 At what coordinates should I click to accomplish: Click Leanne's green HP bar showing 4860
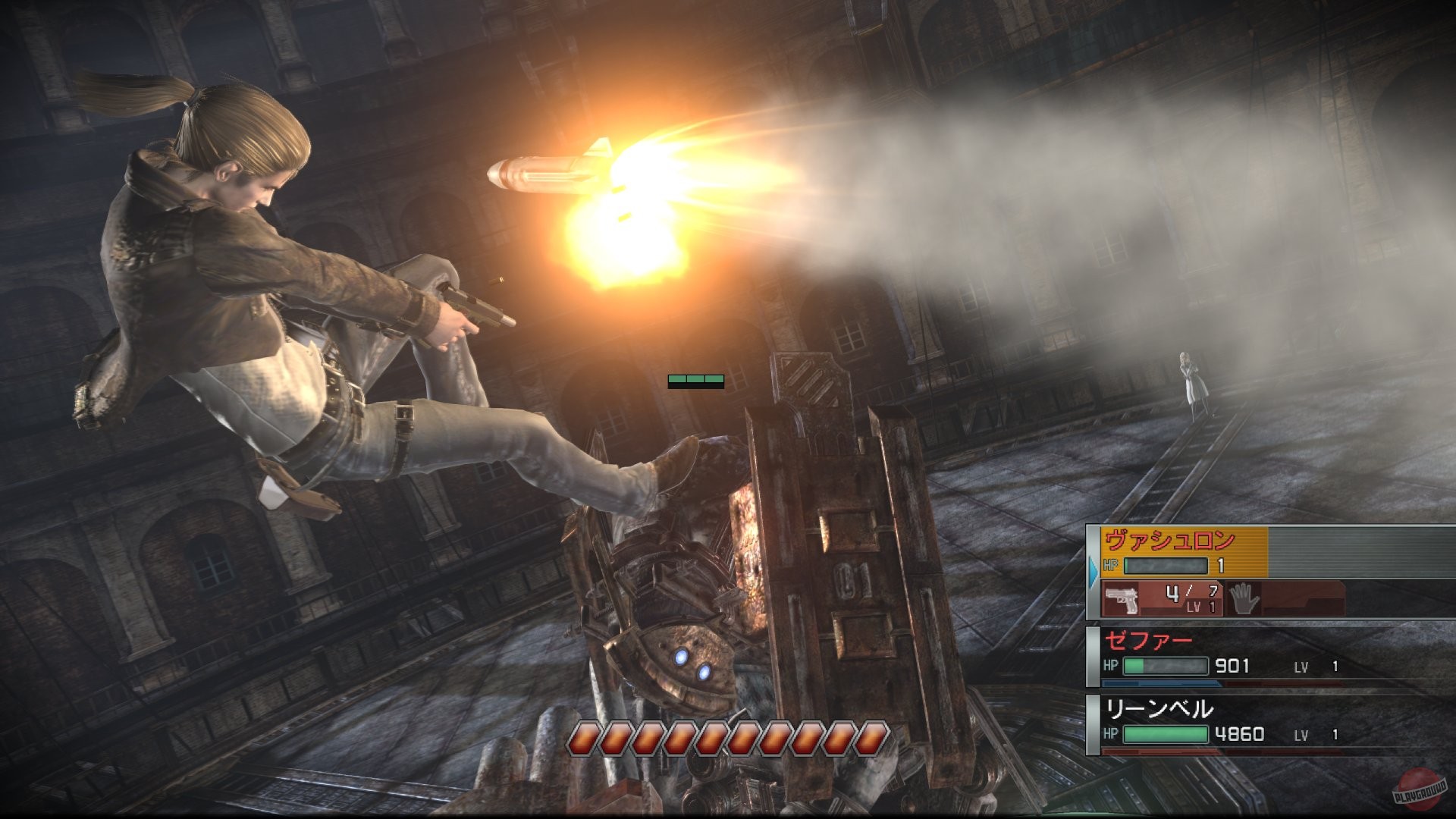1166,735
